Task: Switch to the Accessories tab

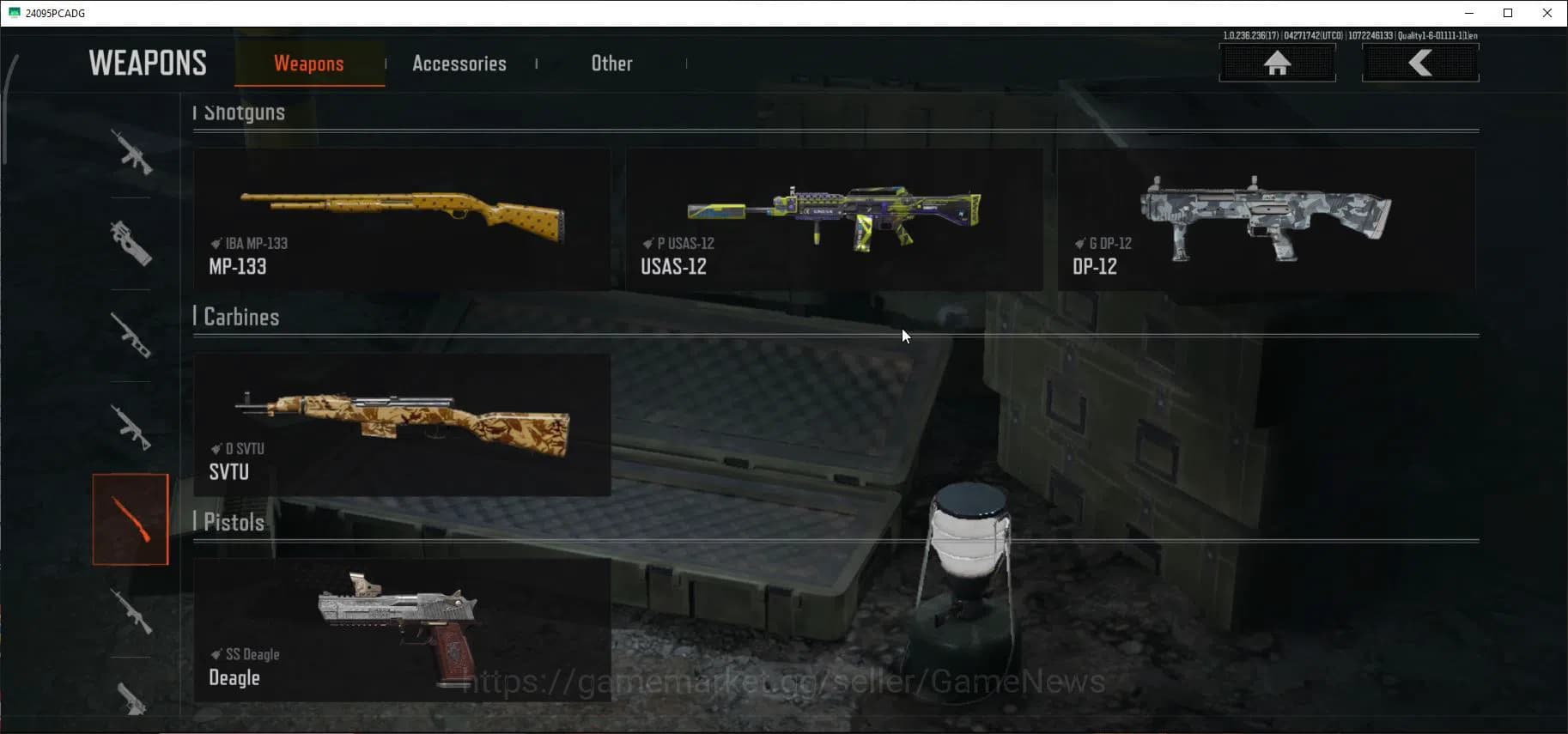Action: coord(459,64)
